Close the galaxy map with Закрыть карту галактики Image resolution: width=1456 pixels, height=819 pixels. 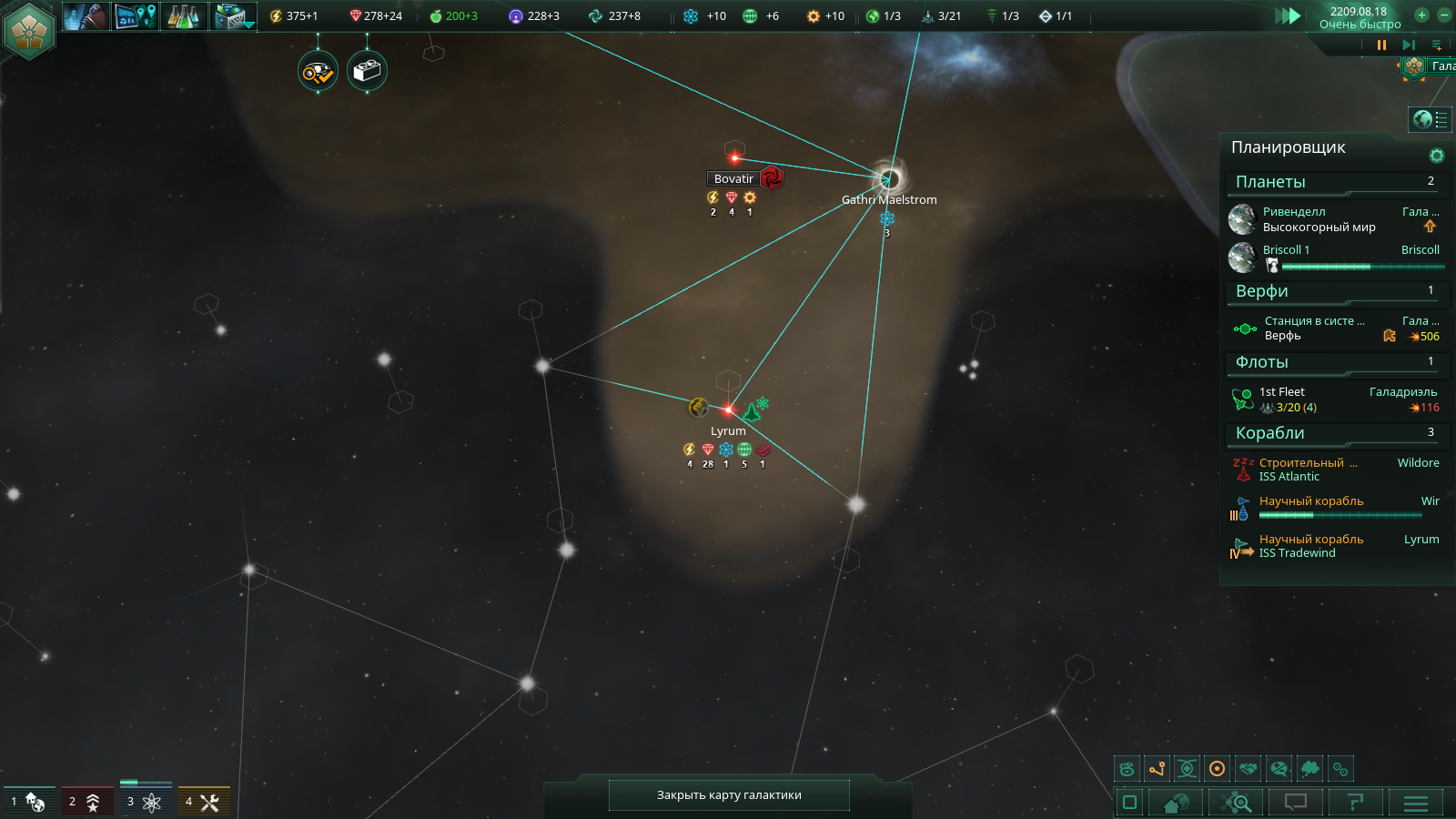tap(729, 794)
